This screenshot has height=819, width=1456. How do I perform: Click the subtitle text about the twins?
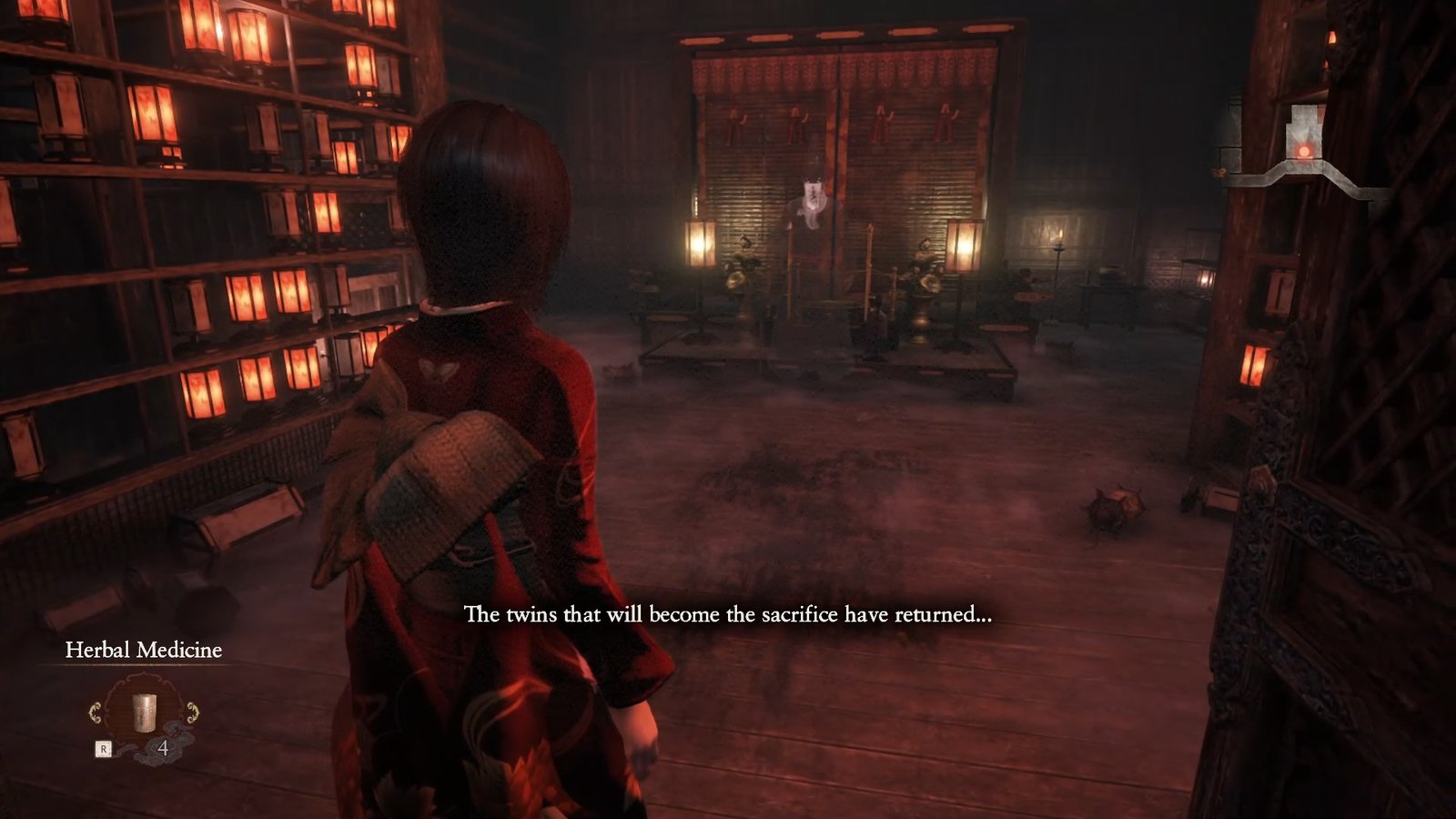pos(728,615)
